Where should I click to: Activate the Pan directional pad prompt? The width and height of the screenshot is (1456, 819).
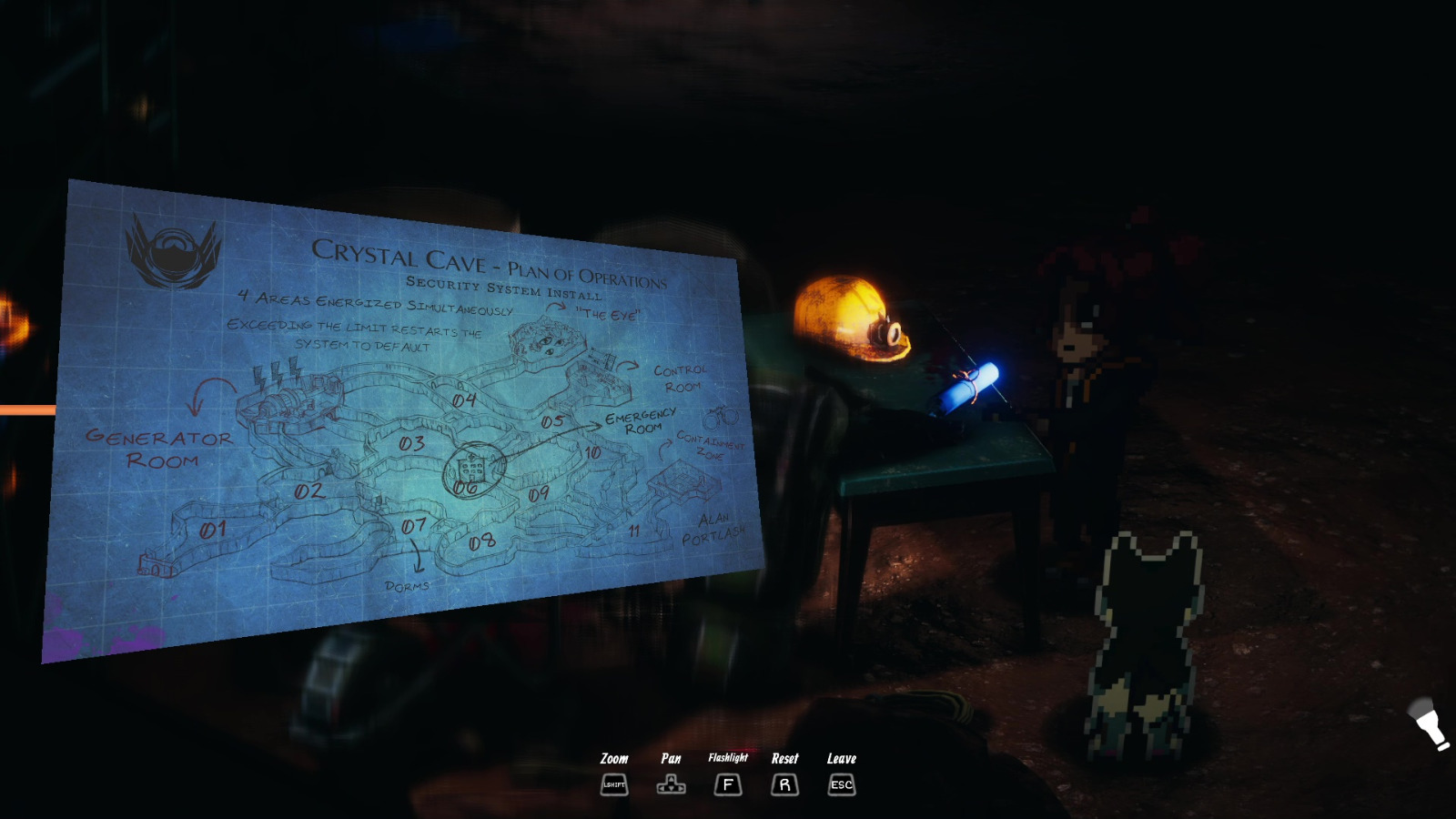pyautogui.click(x=672, y=784)
